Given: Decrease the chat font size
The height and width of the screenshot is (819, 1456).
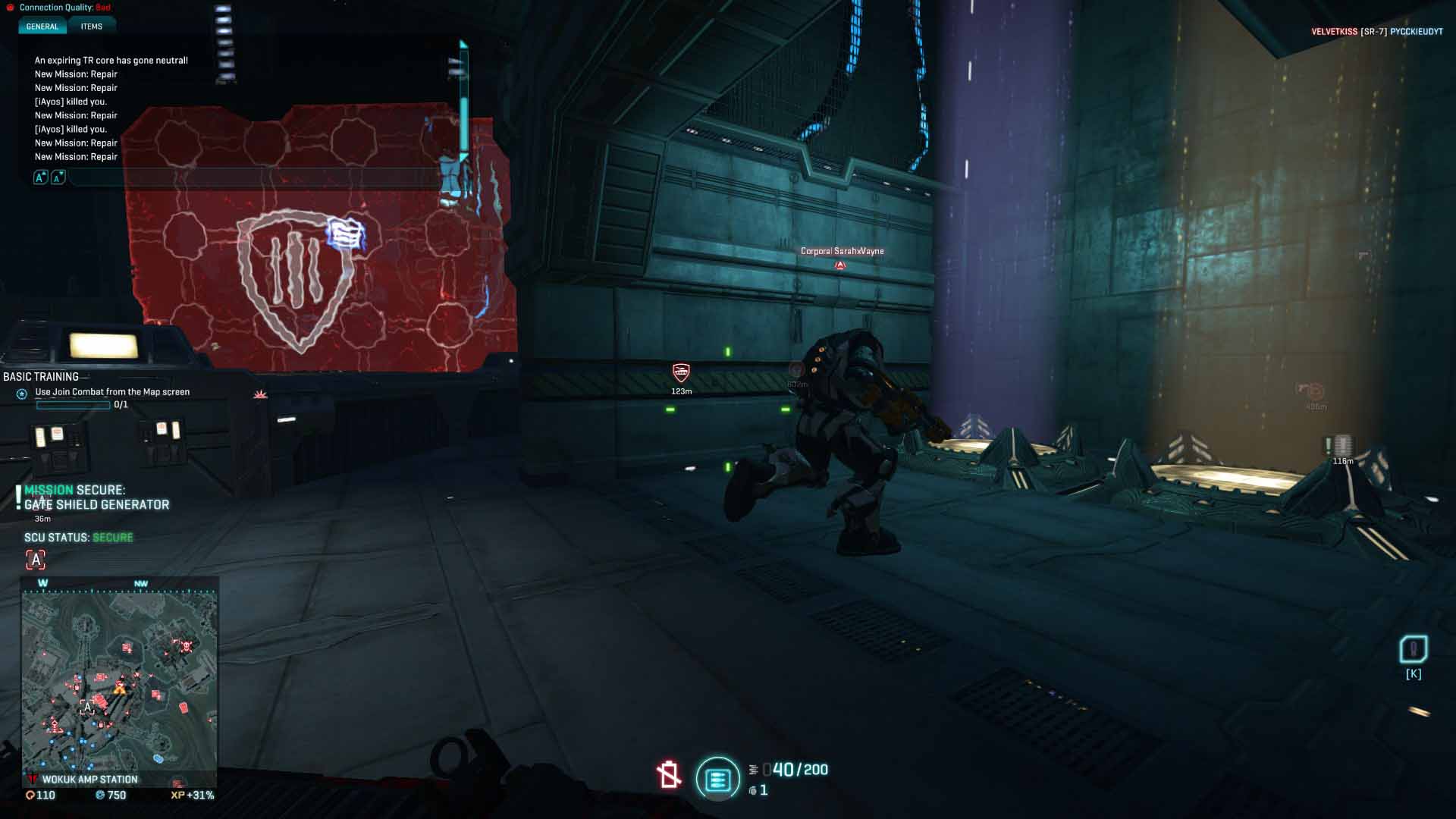Looking at the screenshot, I should [58, 177].
